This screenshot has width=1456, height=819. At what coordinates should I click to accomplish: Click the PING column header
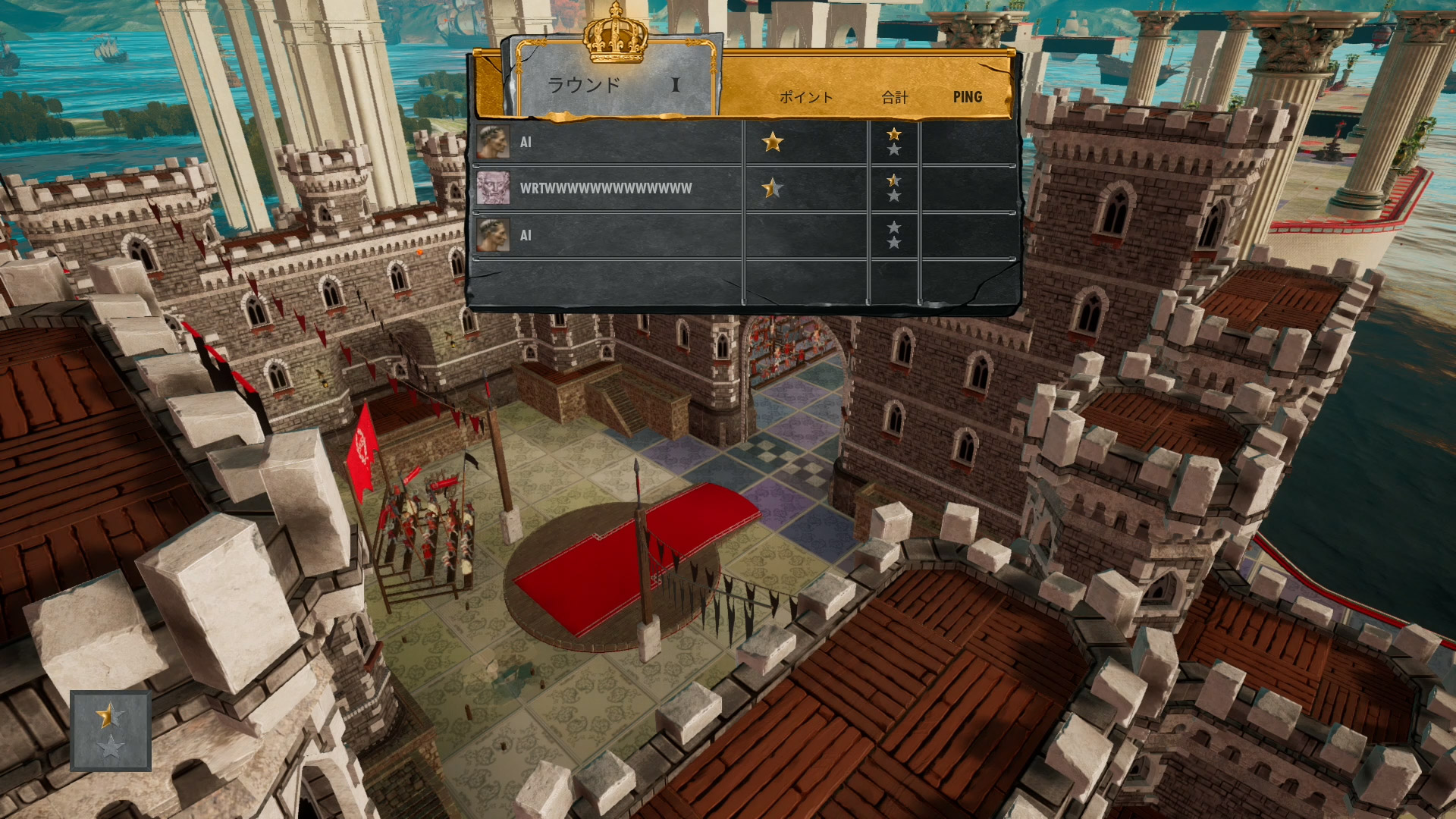point(967,97)
